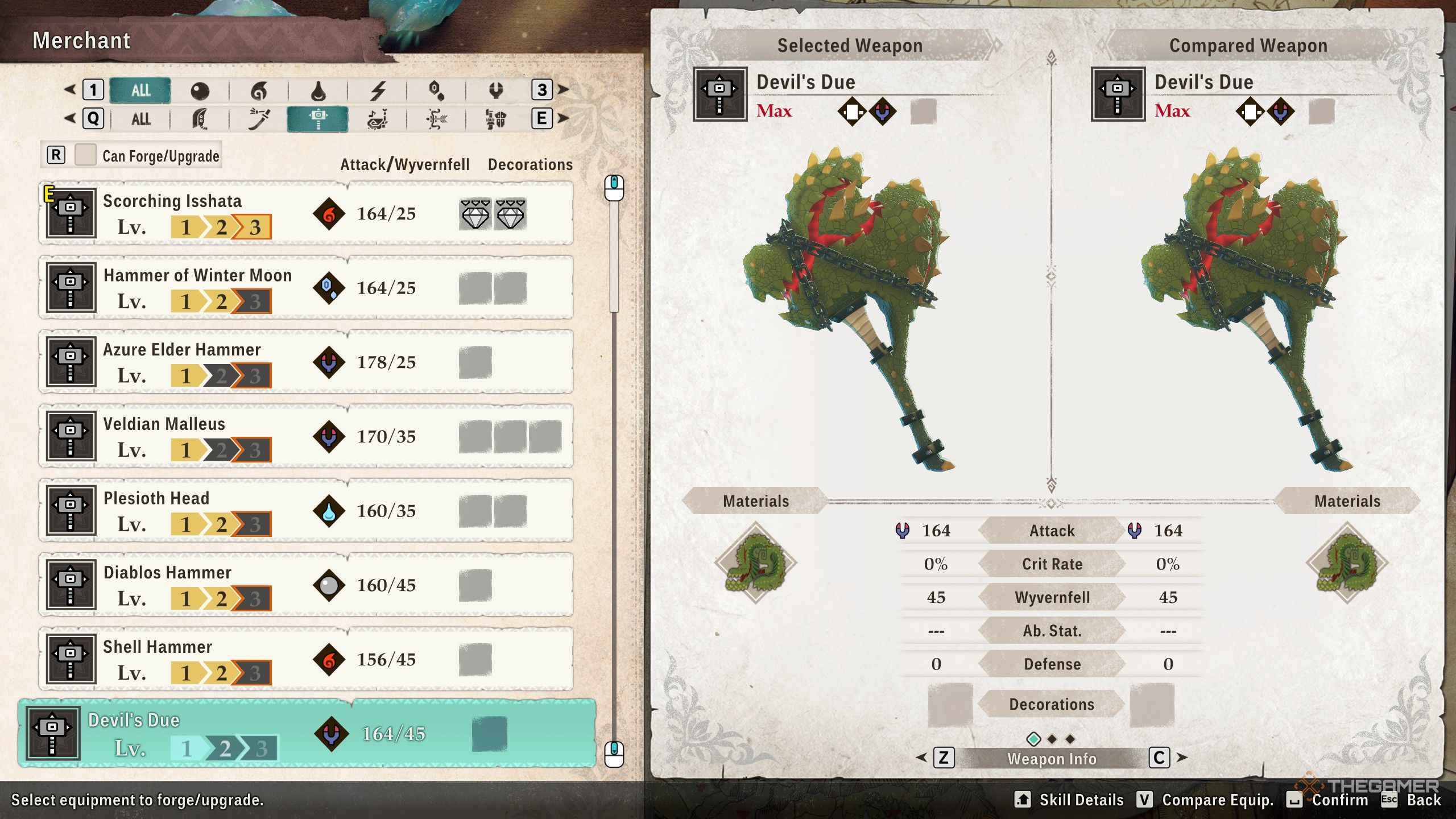
Task: Select Veldian Malleus in the weapon list
Action: coord(306,437)
